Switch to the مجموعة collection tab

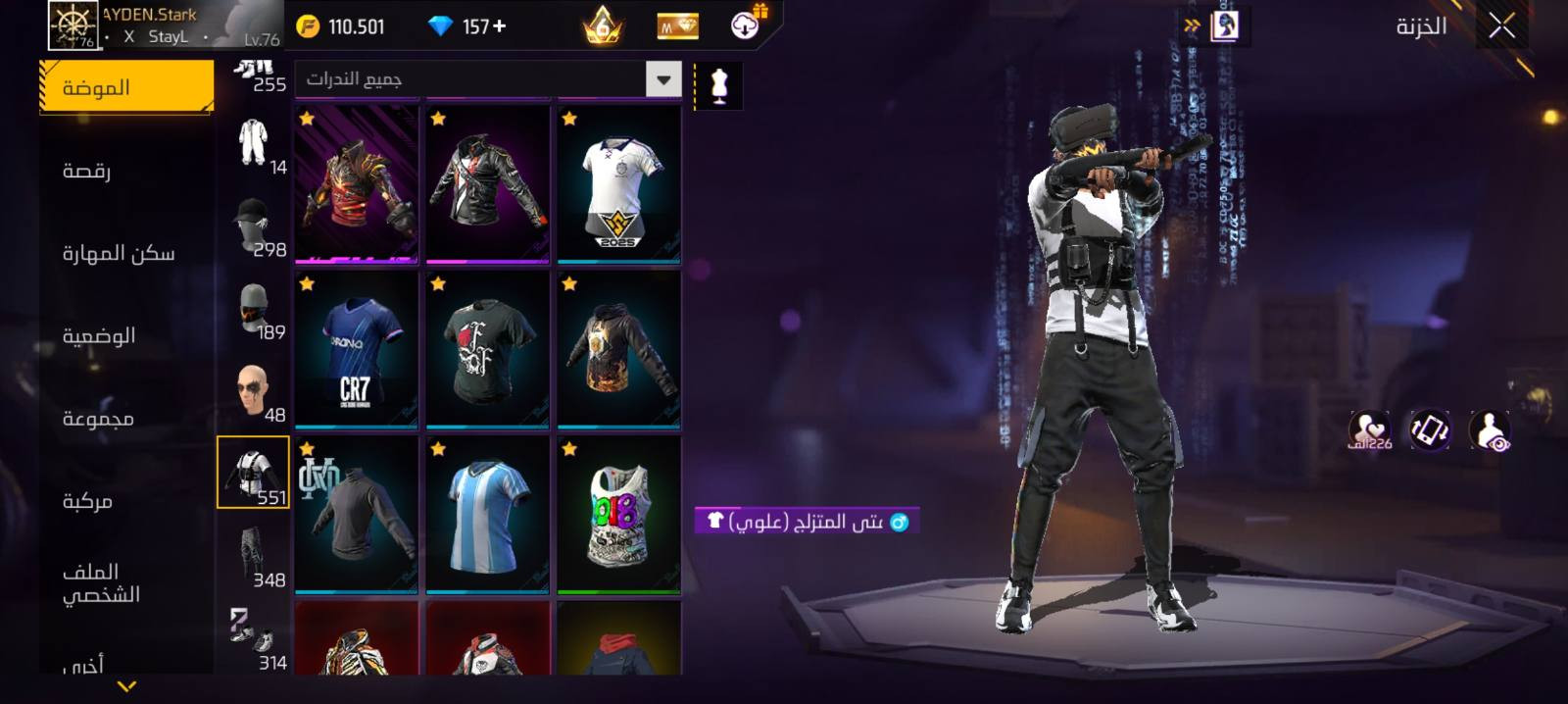tap(98, 419)
